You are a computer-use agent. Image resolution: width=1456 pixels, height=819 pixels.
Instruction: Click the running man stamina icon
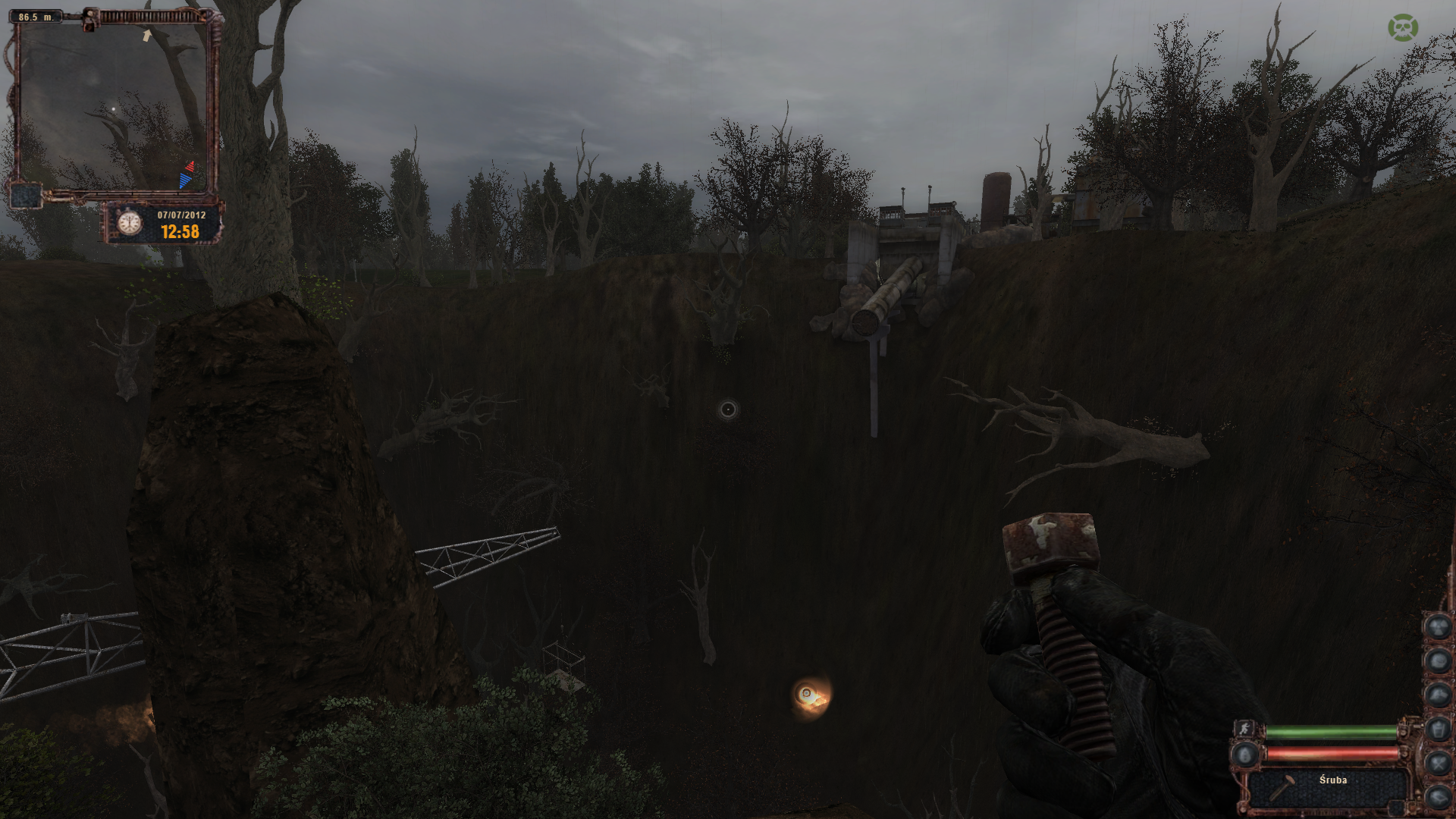[x=1244, y=729]
